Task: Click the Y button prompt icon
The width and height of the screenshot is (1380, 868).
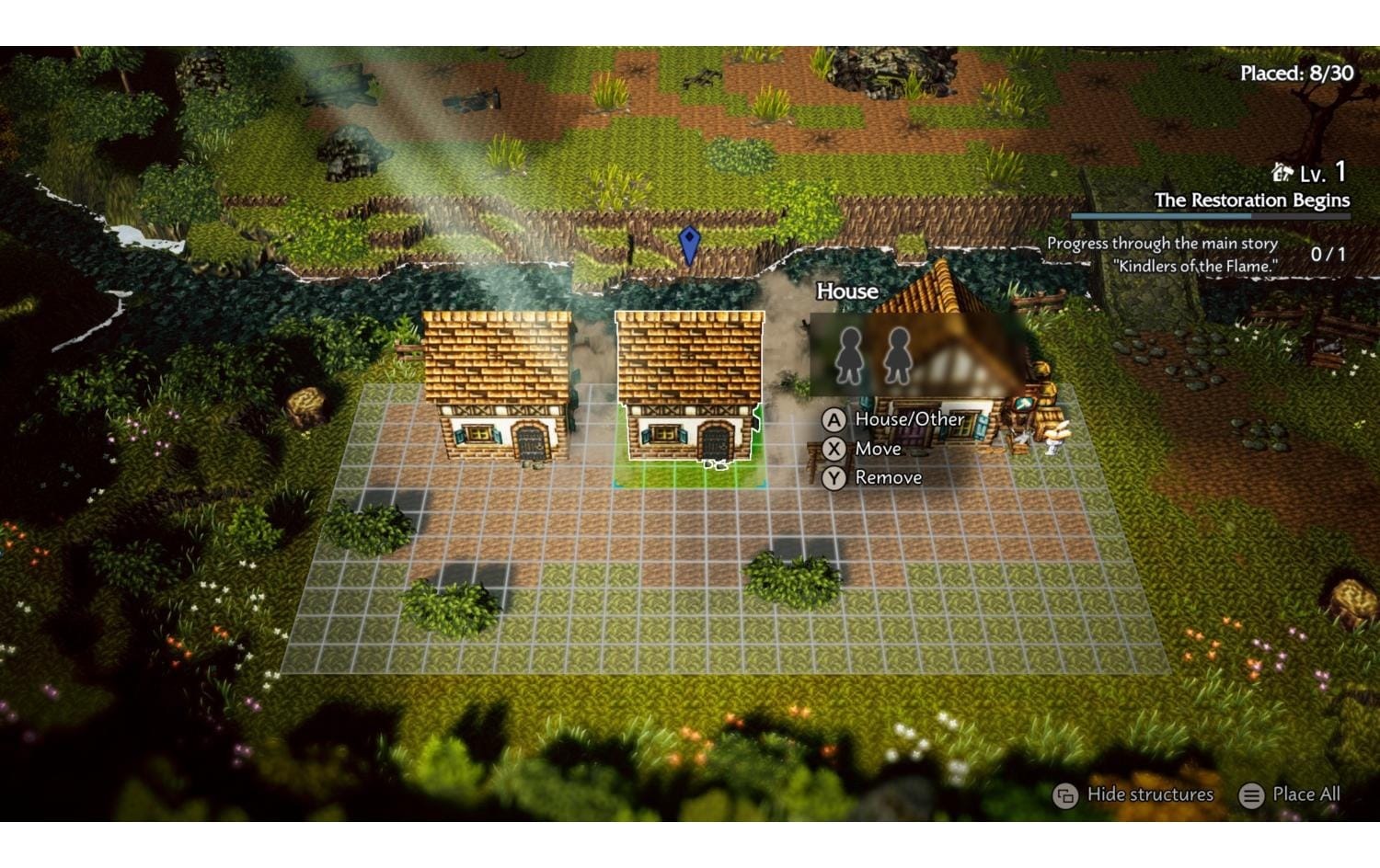Action: 833,477
